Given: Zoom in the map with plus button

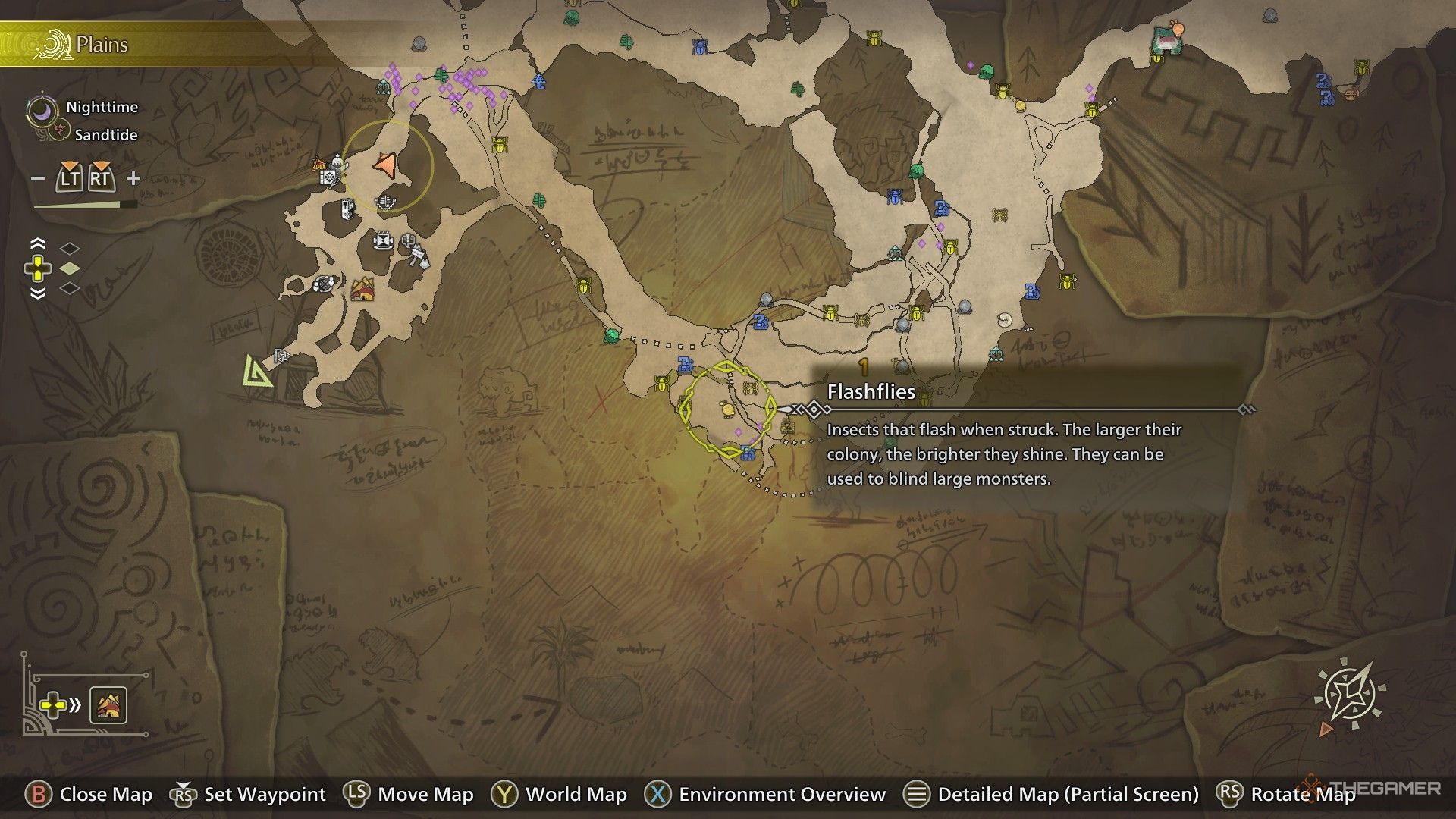Looking at the screenshot, I should tap(133, 179).
